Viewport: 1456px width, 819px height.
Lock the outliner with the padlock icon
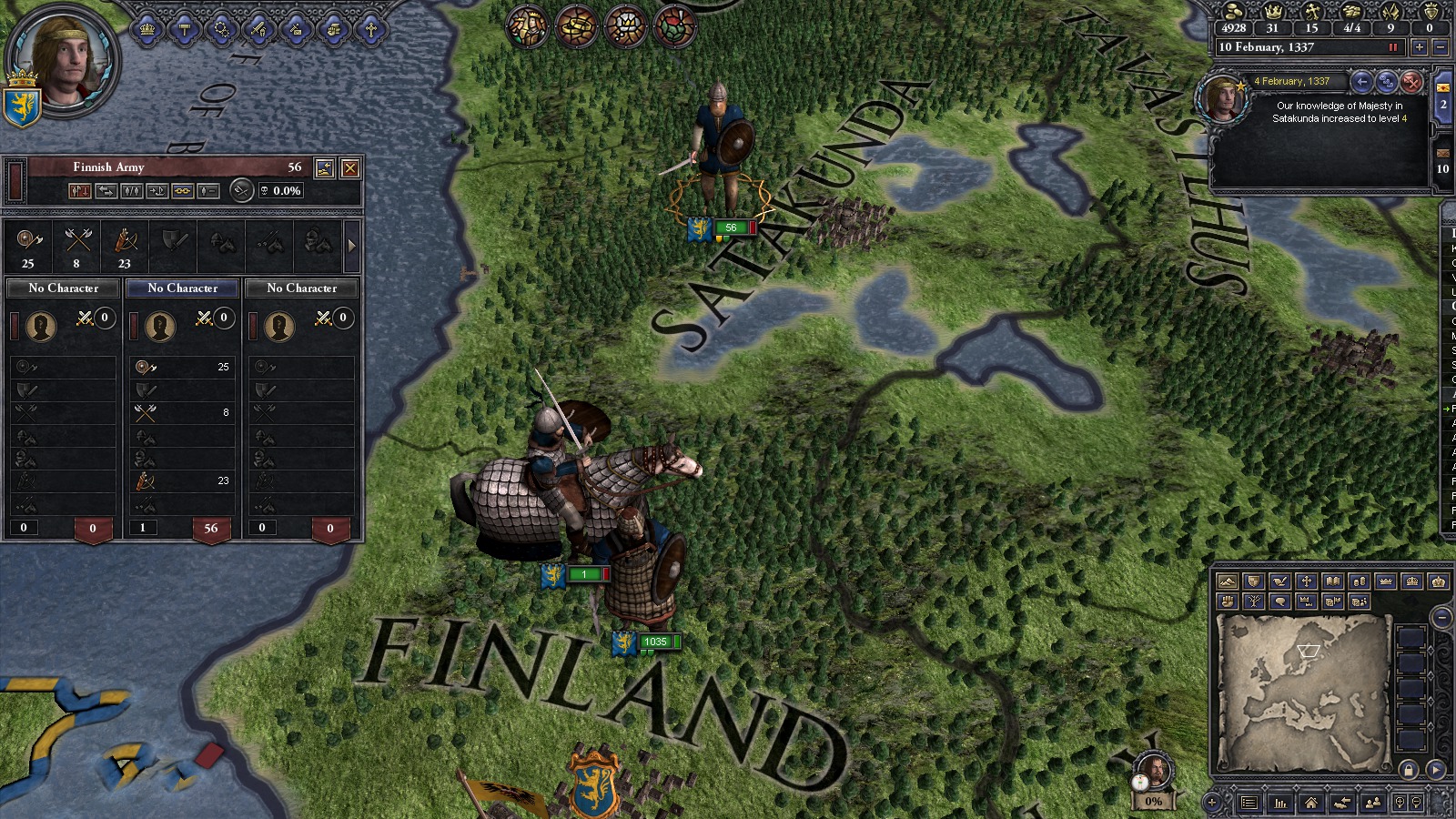pos(1409,769)
